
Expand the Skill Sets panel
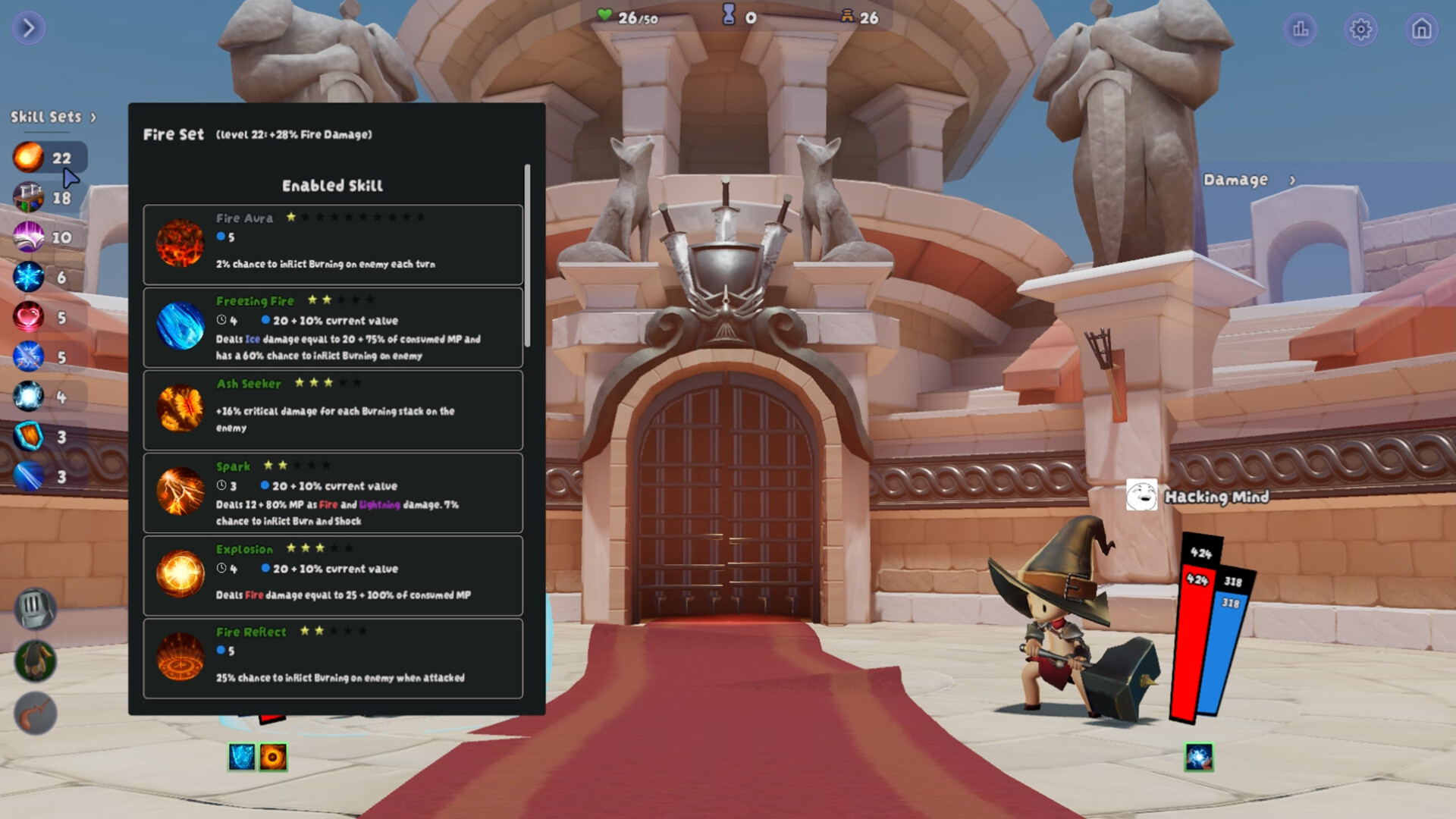52,117
